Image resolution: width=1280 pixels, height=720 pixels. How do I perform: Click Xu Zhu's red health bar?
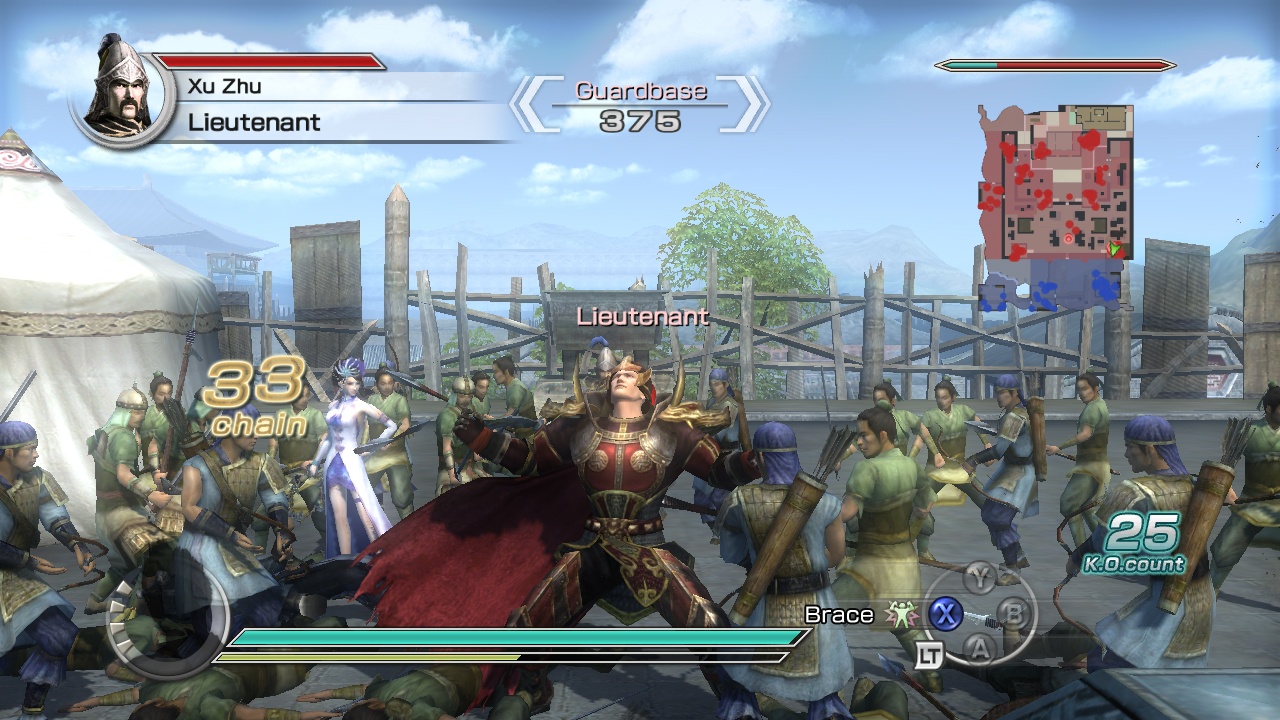270,60
